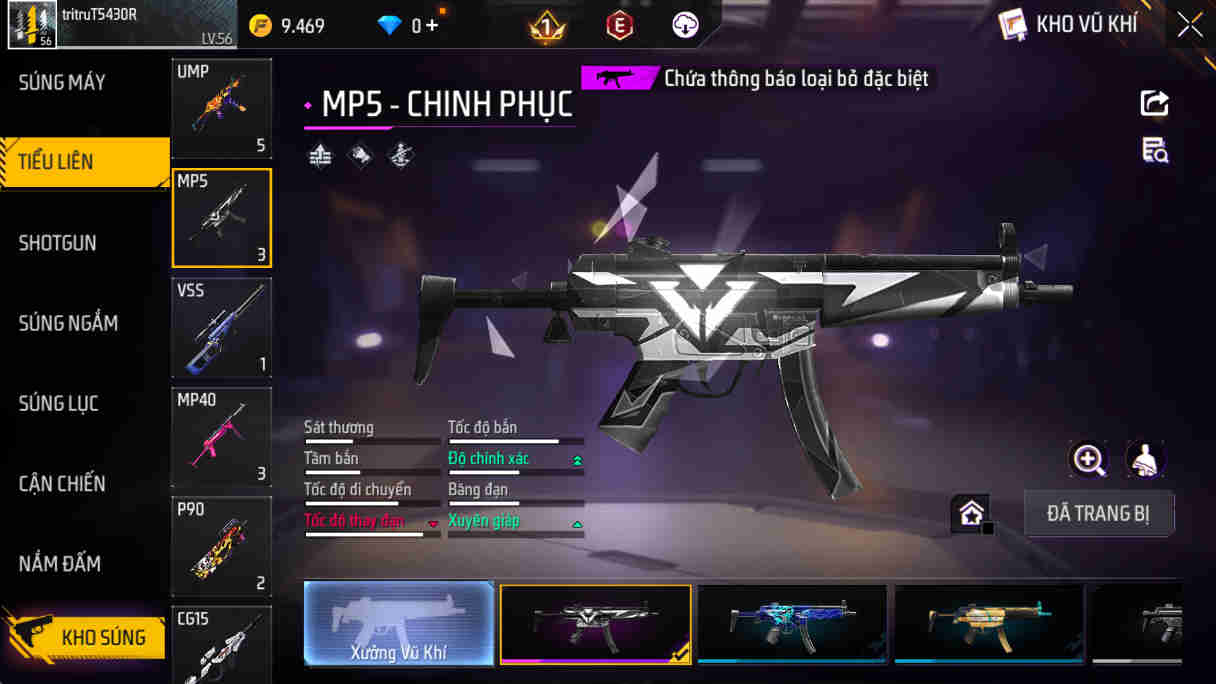Select the VSS sniper tile
Viewport: 1216px width, 684px height.
(x=221, y=328)
